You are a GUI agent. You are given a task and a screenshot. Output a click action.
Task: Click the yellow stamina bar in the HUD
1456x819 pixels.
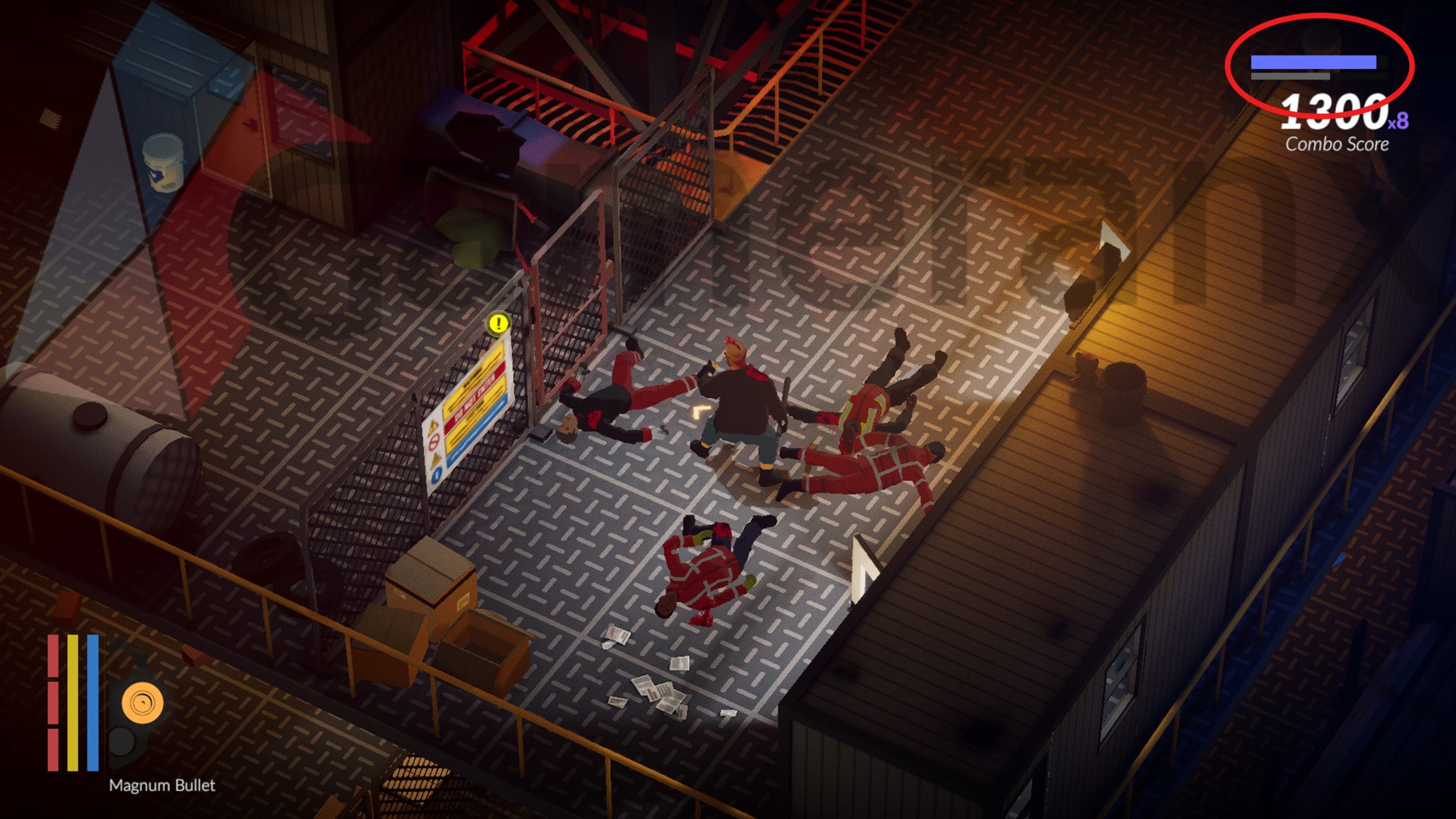[x=73, y=697]
